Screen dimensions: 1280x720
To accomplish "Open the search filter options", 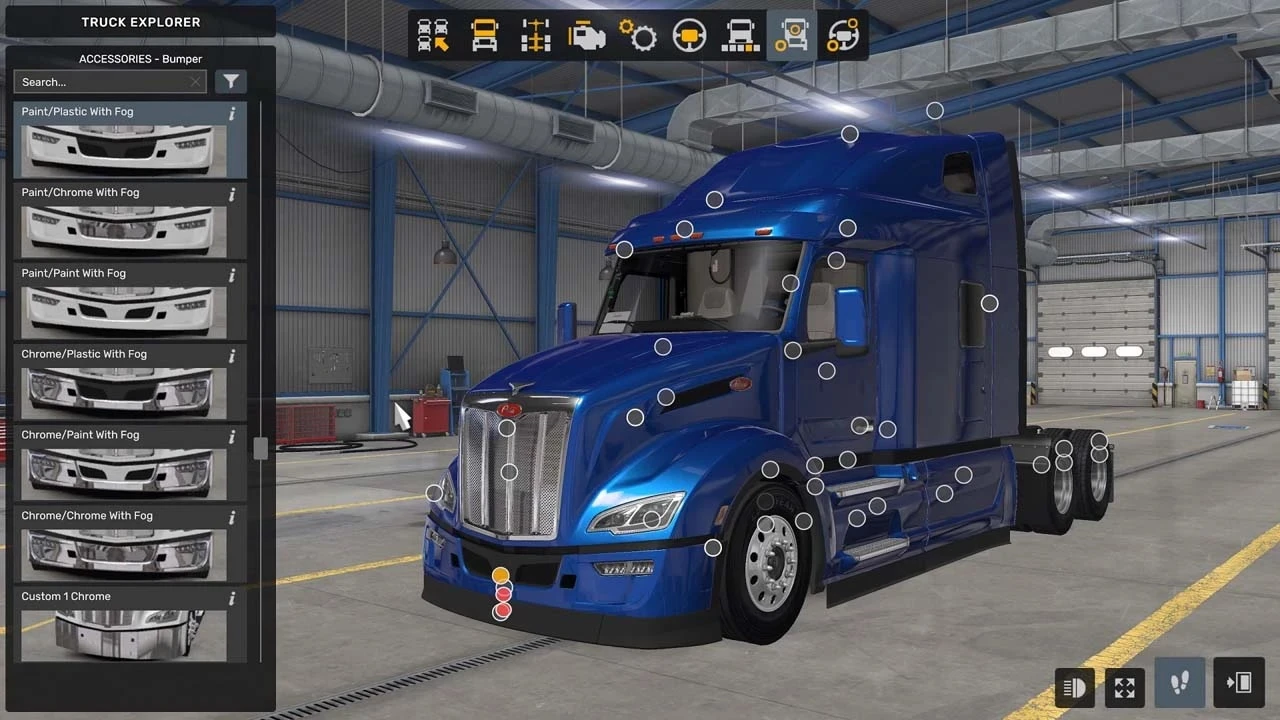I will 231,81.
